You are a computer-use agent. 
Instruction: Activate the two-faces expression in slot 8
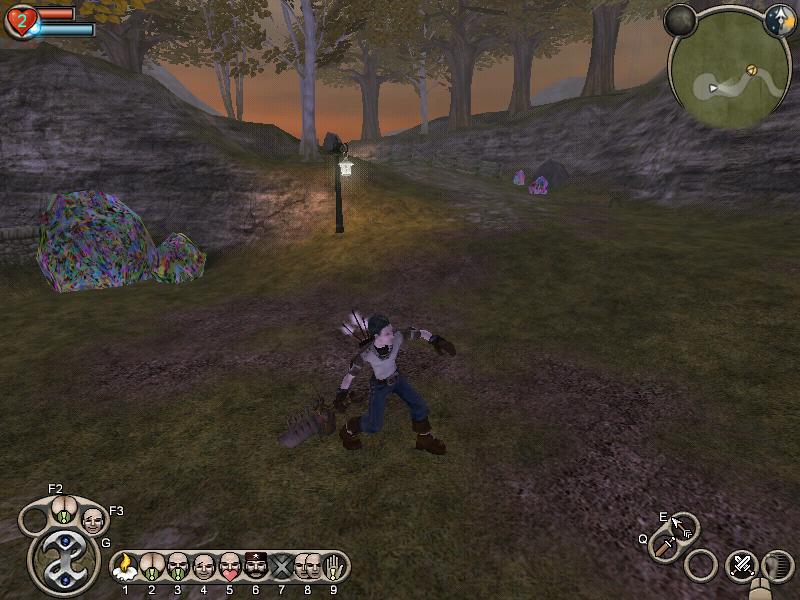coord(307,567)
